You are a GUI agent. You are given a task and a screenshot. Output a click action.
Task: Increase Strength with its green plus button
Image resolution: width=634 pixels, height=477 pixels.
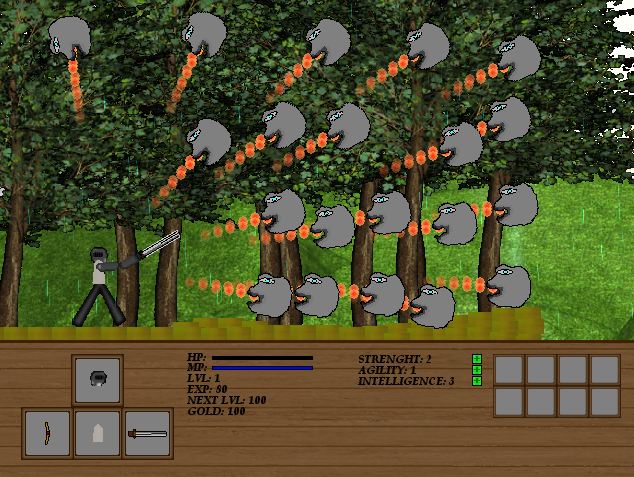tap(477, 358)
